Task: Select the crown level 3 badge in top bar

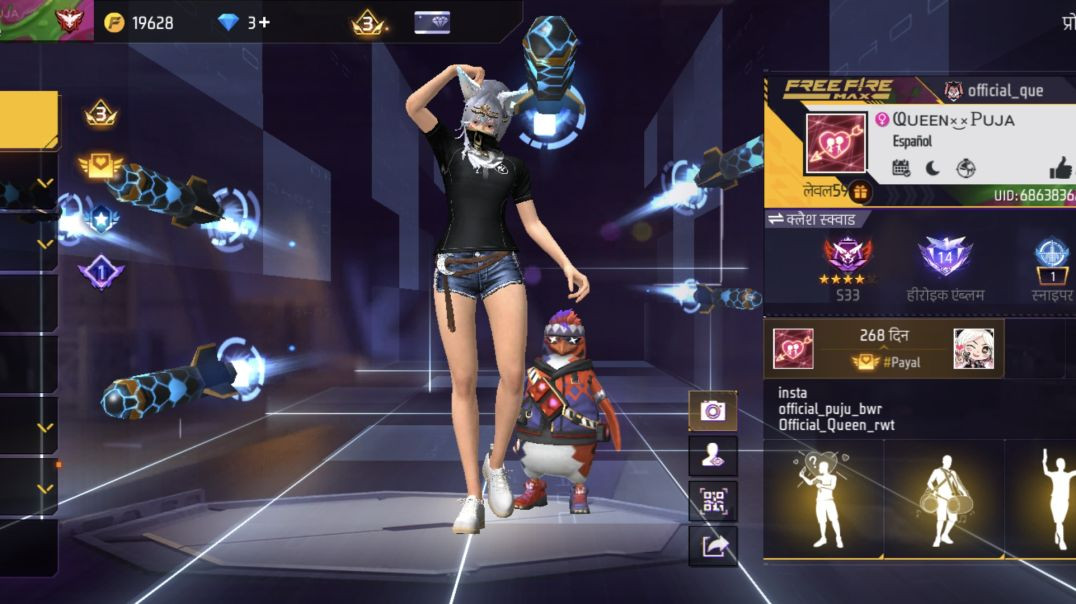Action: (368, 22)
